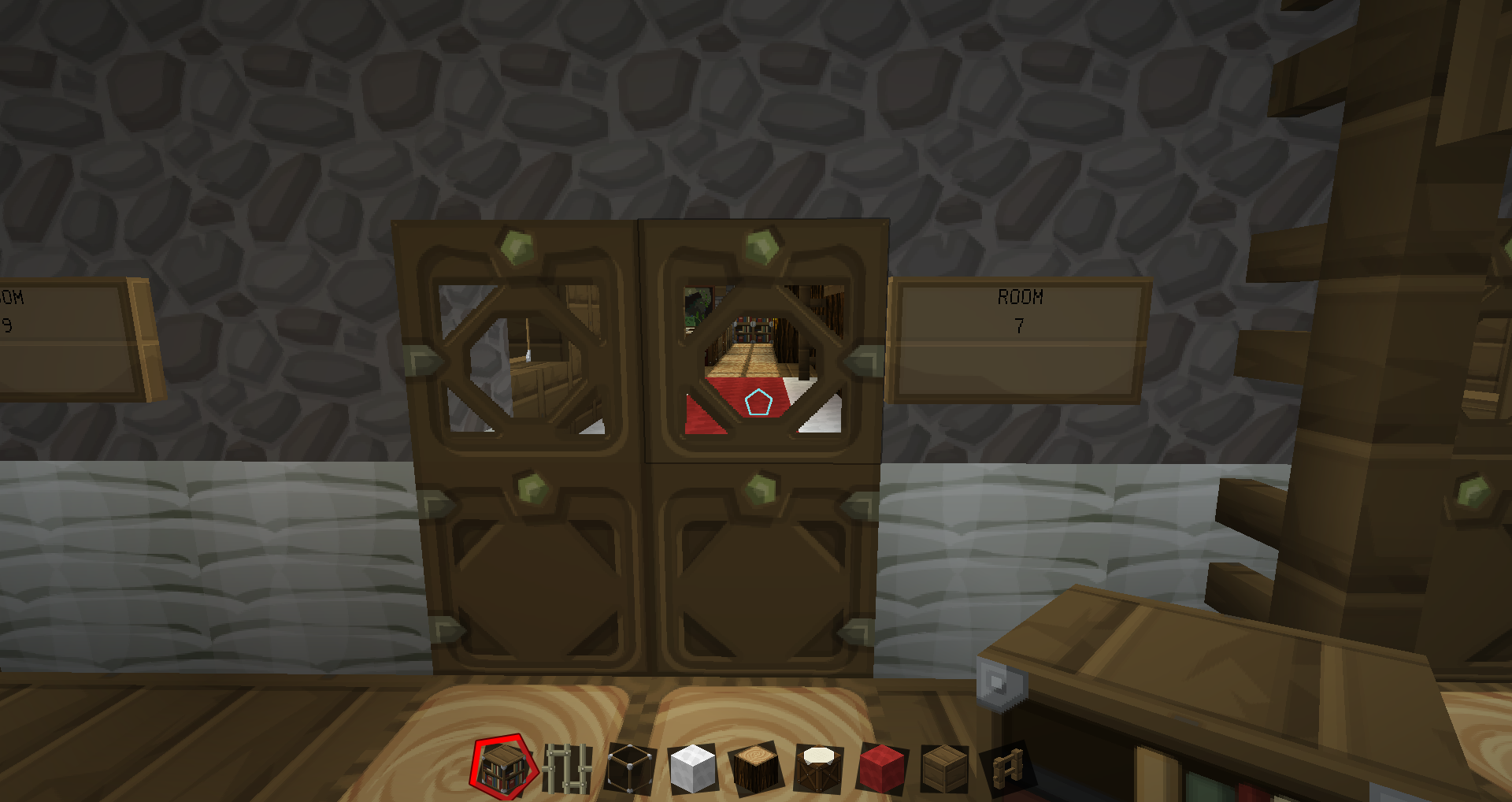Choose the crate with white top
This screenshot has width=1512, height=802.
(819, 768)
